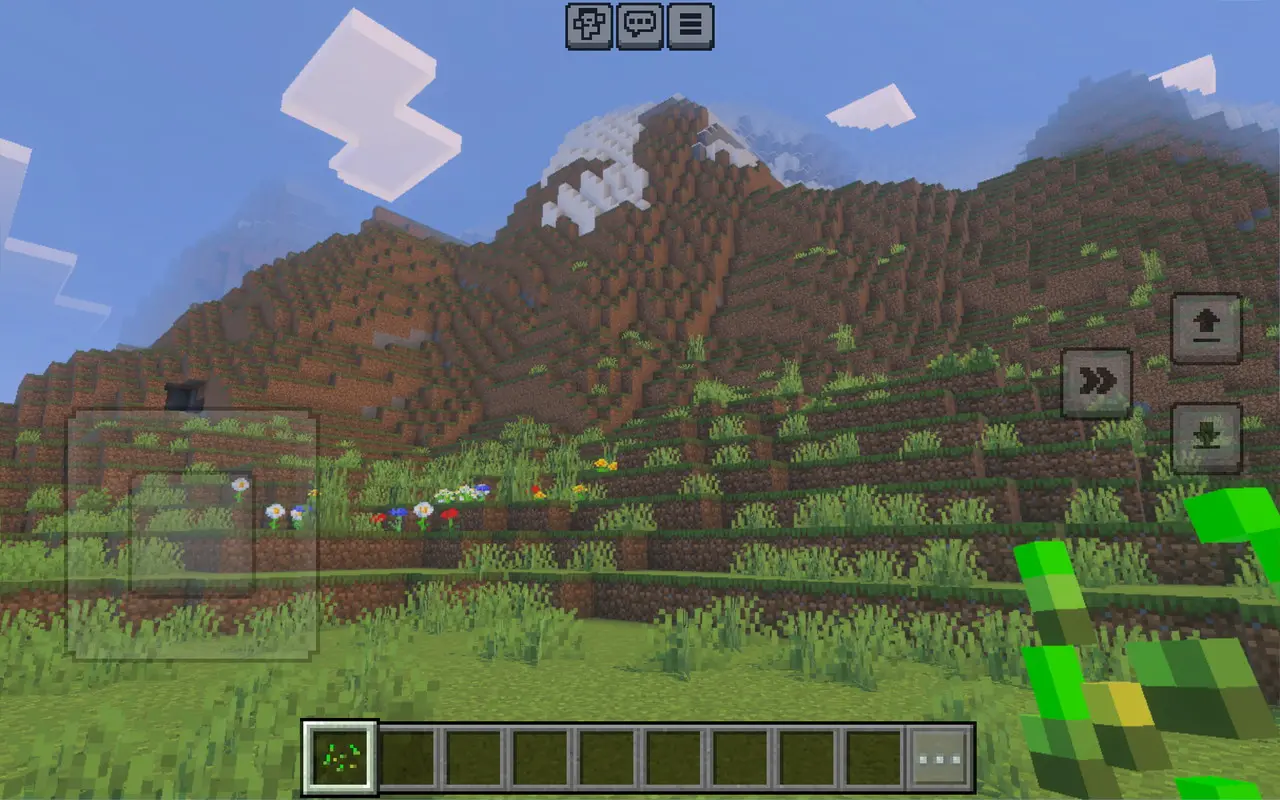
Task: Select the third hotbar slot
Action: click(x=473, y=758)
